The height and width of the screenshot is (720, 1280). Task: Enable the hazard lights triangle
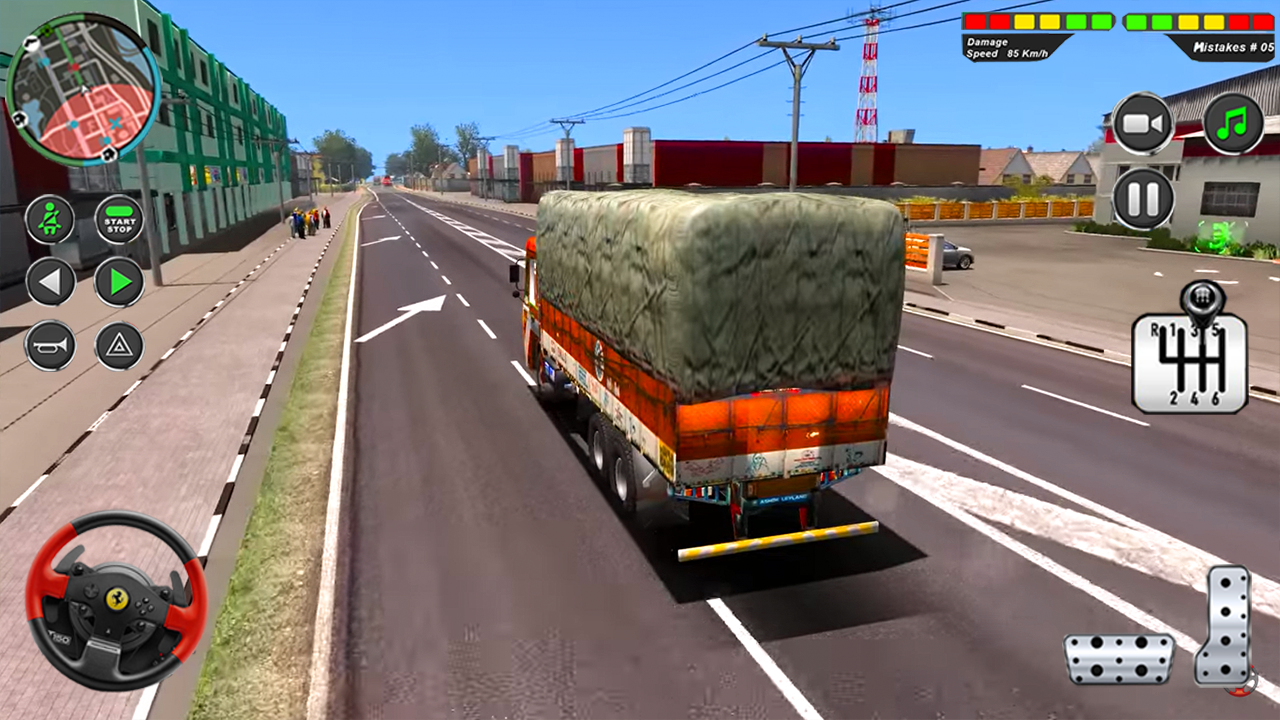coord(117,347)
